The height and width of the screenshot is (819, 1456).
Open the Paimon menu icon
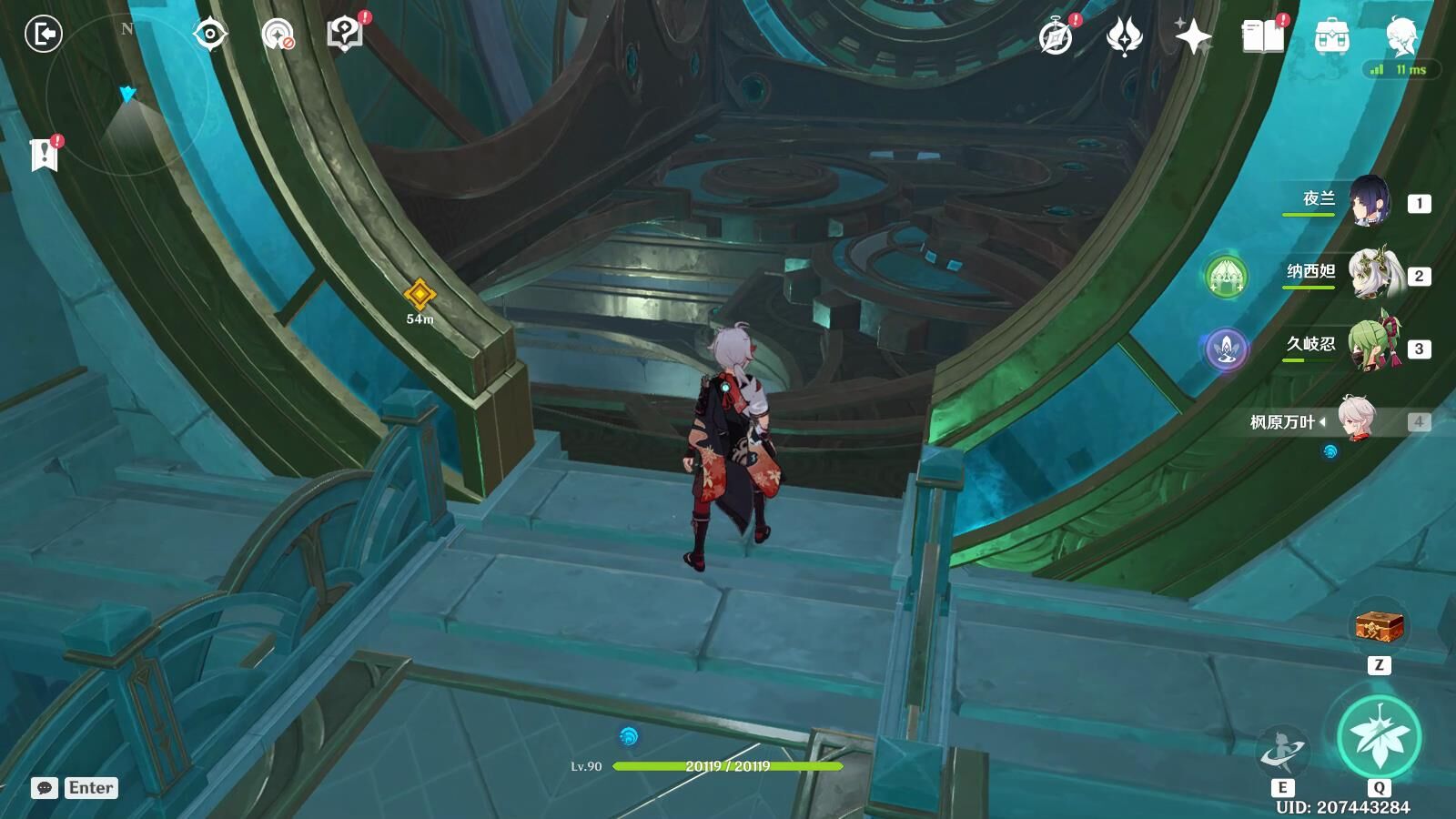tap(1400, 37)
